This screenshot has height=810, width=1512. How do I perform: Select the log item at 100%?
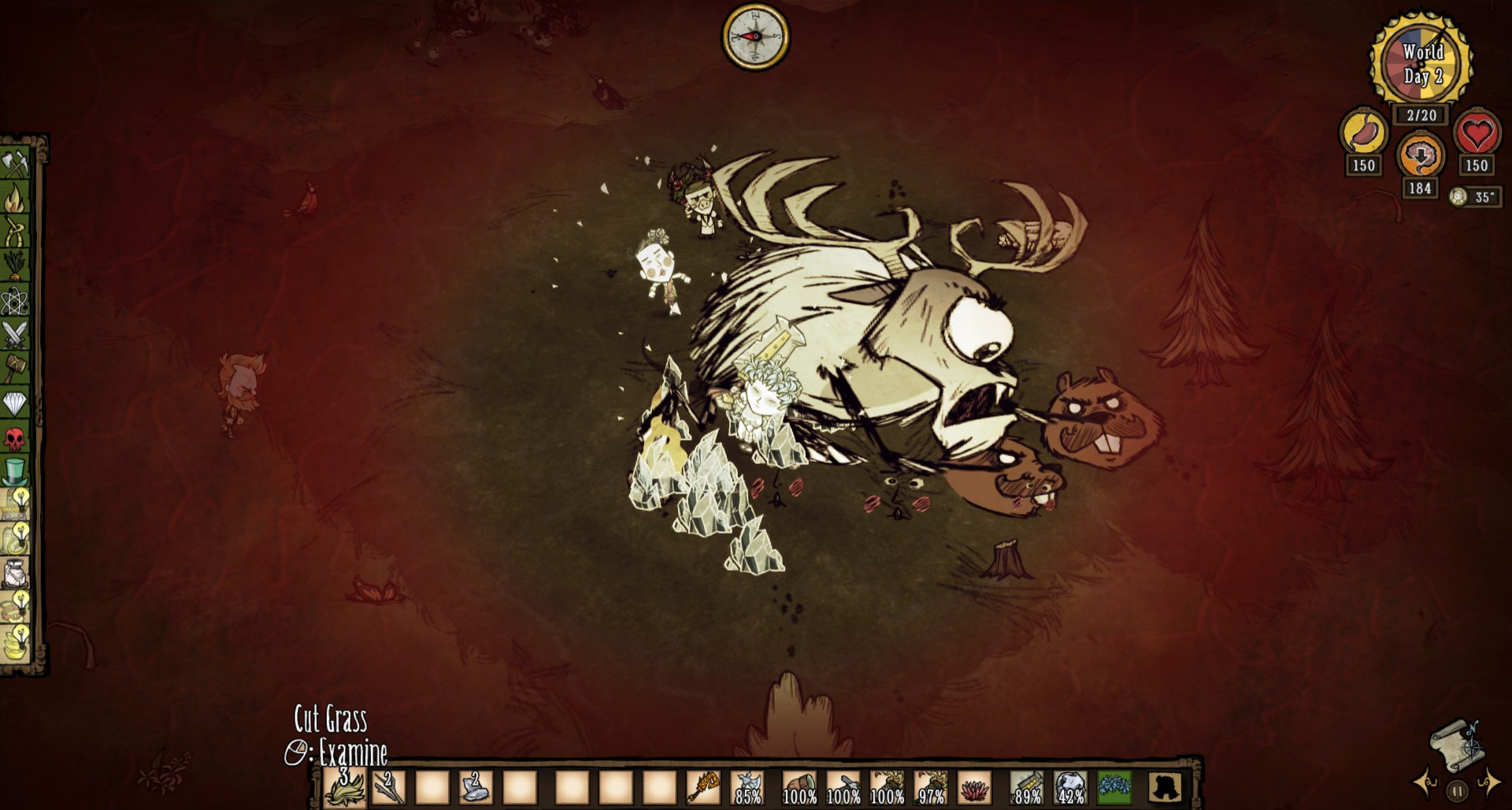[799, 787]
